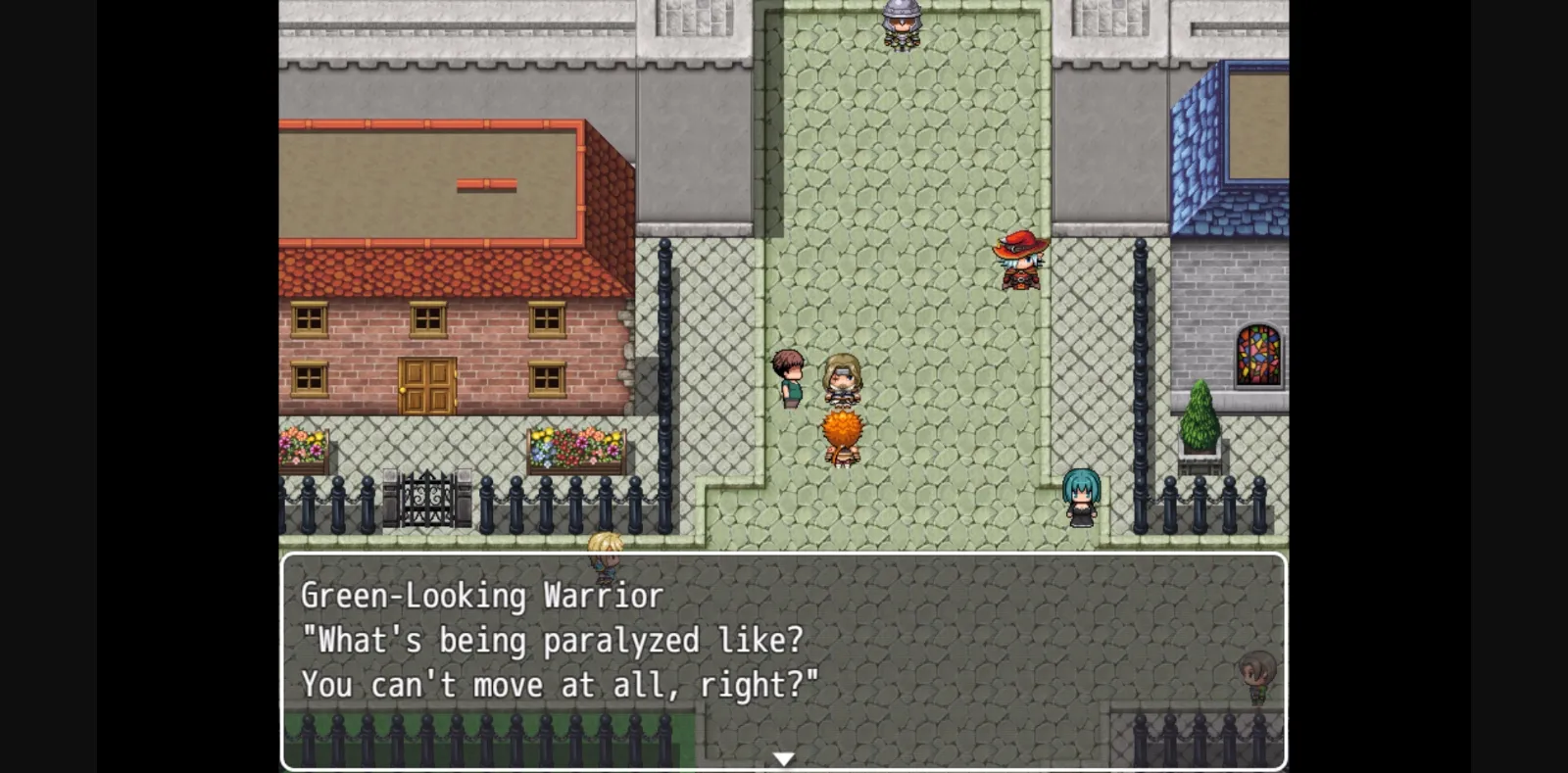
Task: Click the stained glass church window
Action: [1257, 358]
